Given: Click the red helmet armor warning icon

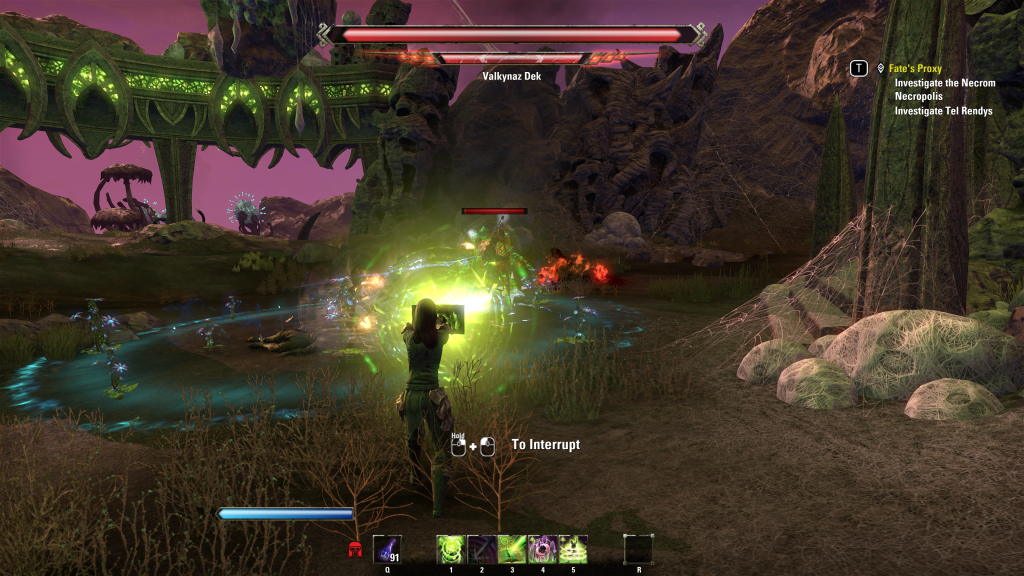Looking at the screenshot, I should pos(354,549).
